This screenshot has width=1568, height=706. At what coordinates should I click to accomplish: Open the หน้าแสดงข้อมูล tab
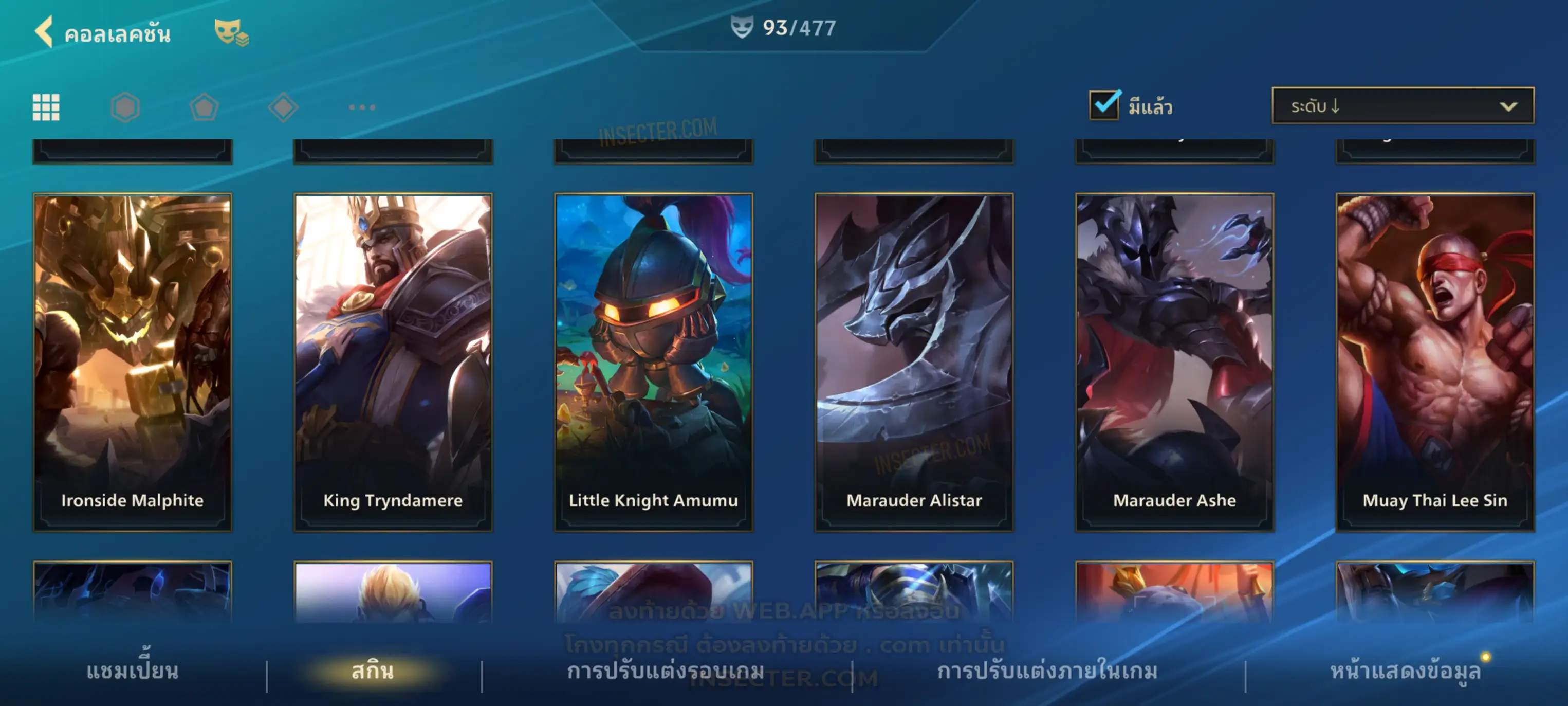[1405, 671]
